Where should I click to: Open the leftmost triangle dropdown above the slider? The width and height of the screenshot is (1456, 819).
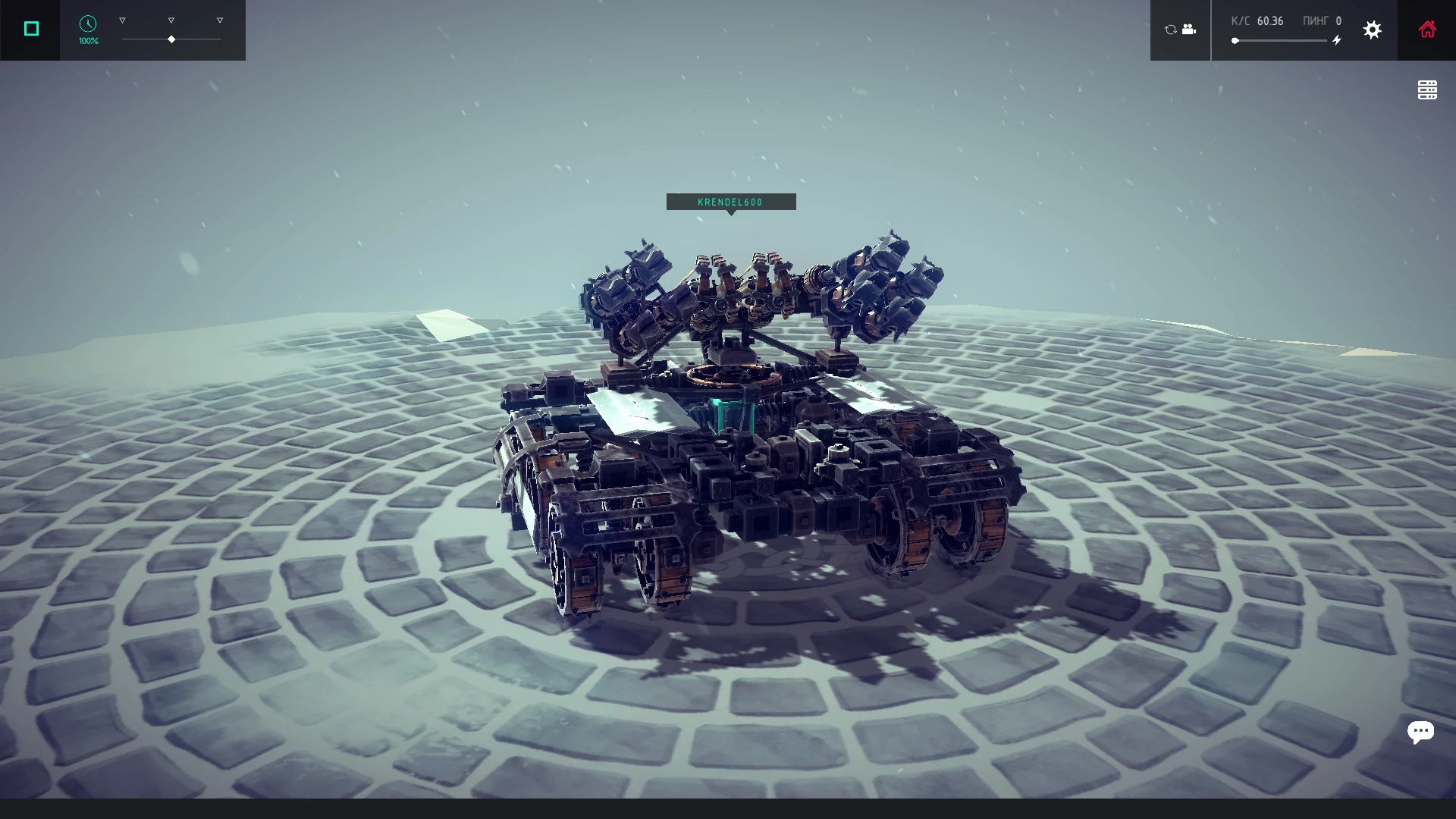[x=122, y=20]
